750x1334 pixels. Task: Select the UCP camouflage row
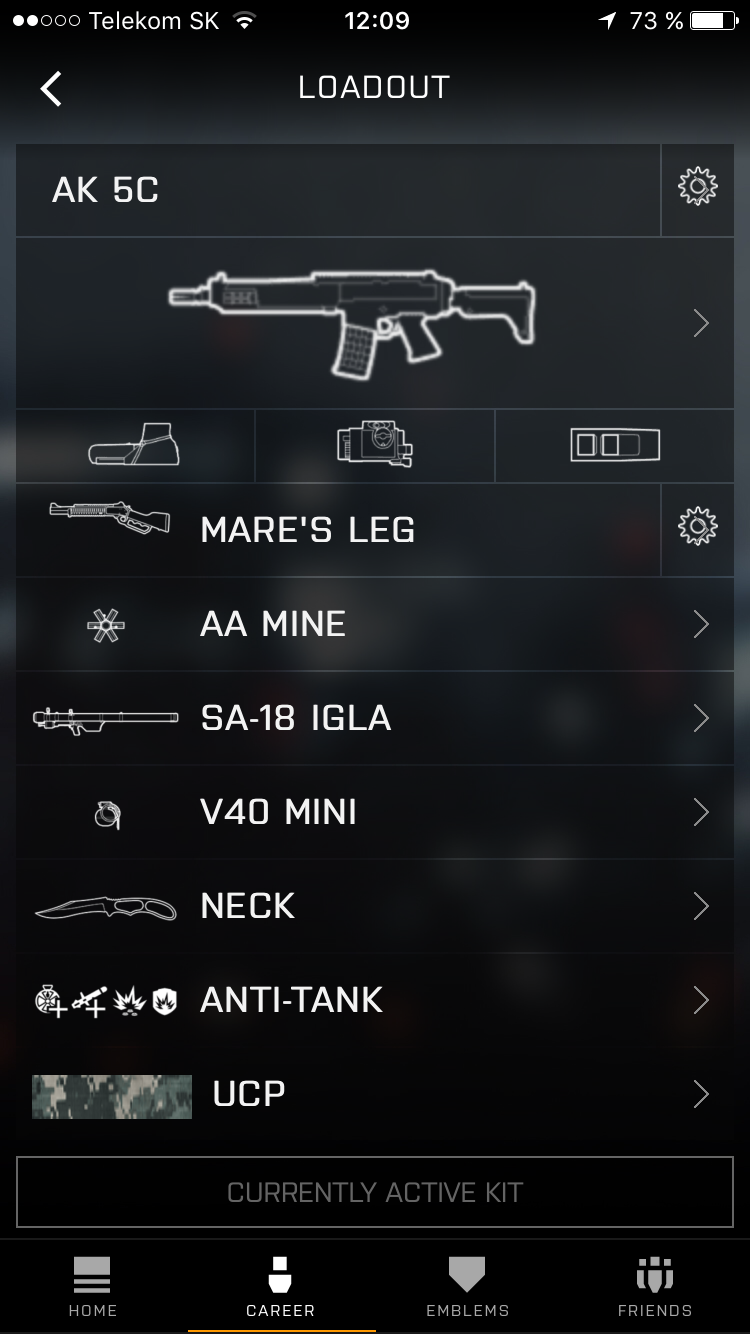click(375, 1094)
